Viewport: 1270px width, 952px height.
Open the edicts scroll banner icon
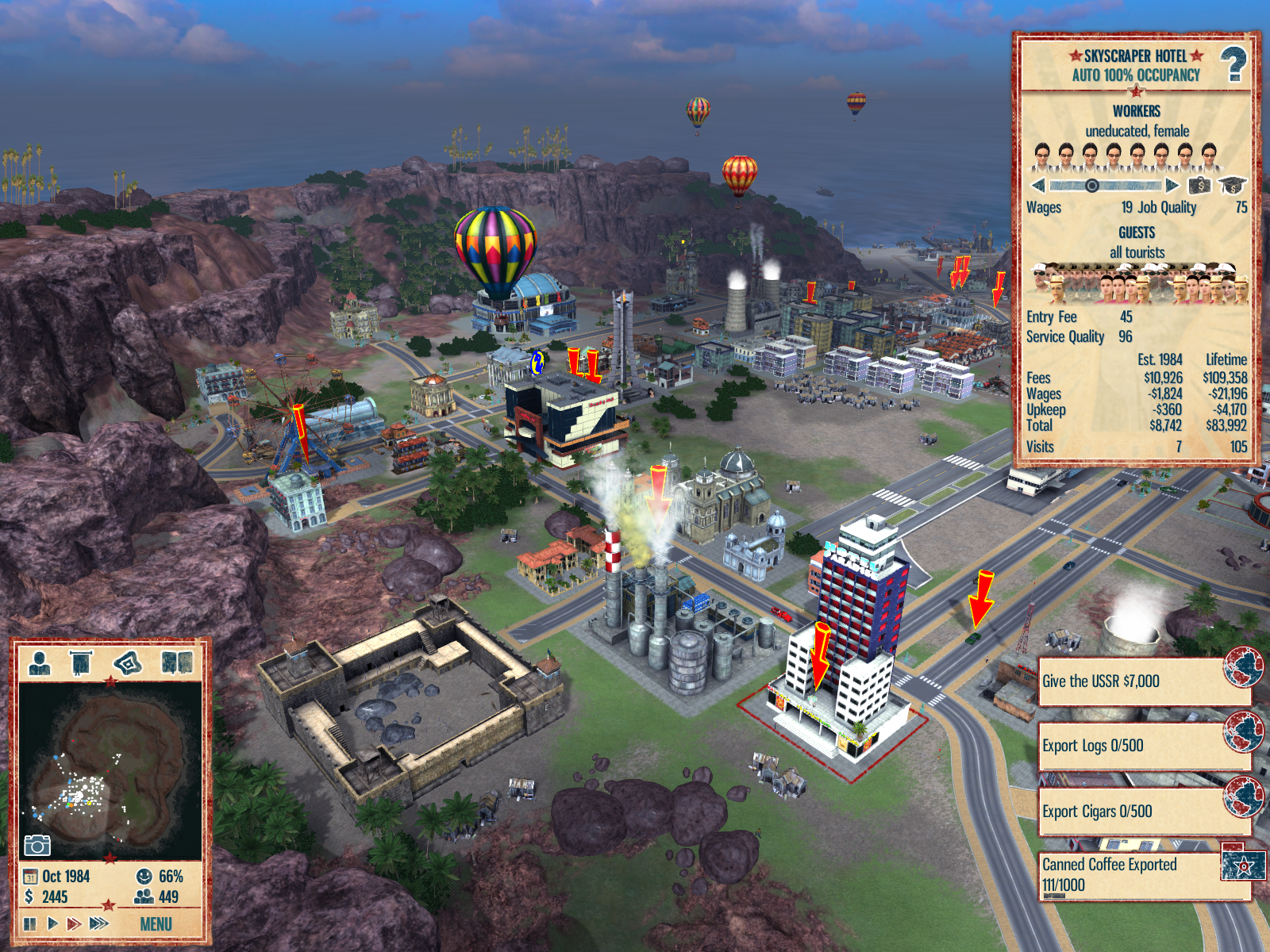(81, 662)
